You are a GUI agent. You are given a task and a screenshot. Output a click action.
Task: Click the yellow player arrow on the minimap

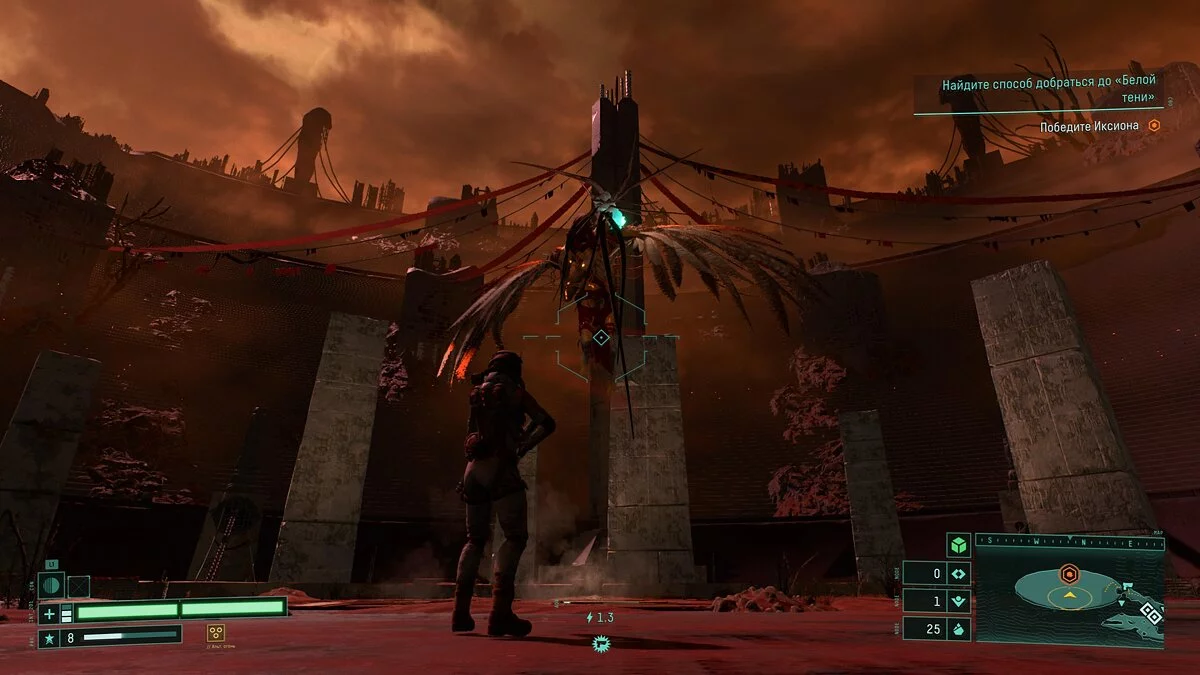[x=1069, y=594]
